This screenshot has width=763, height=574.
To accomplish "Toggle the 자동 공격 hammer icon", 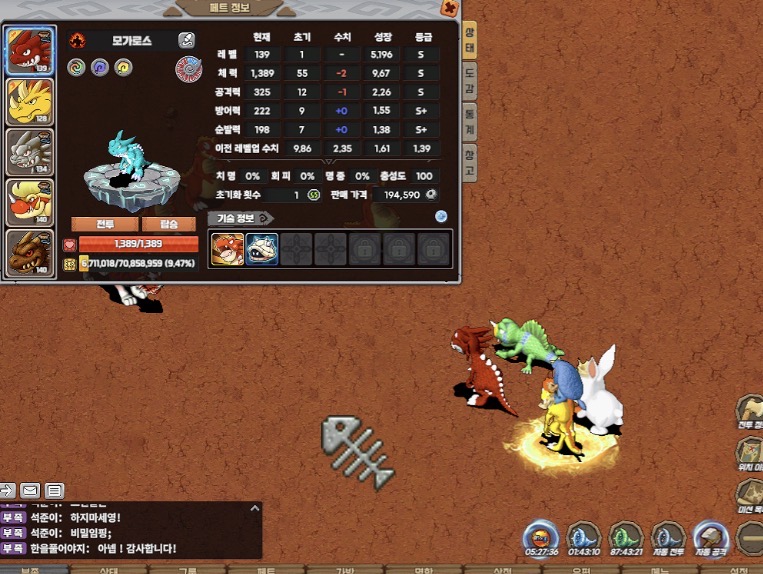I will pos(710,536).
